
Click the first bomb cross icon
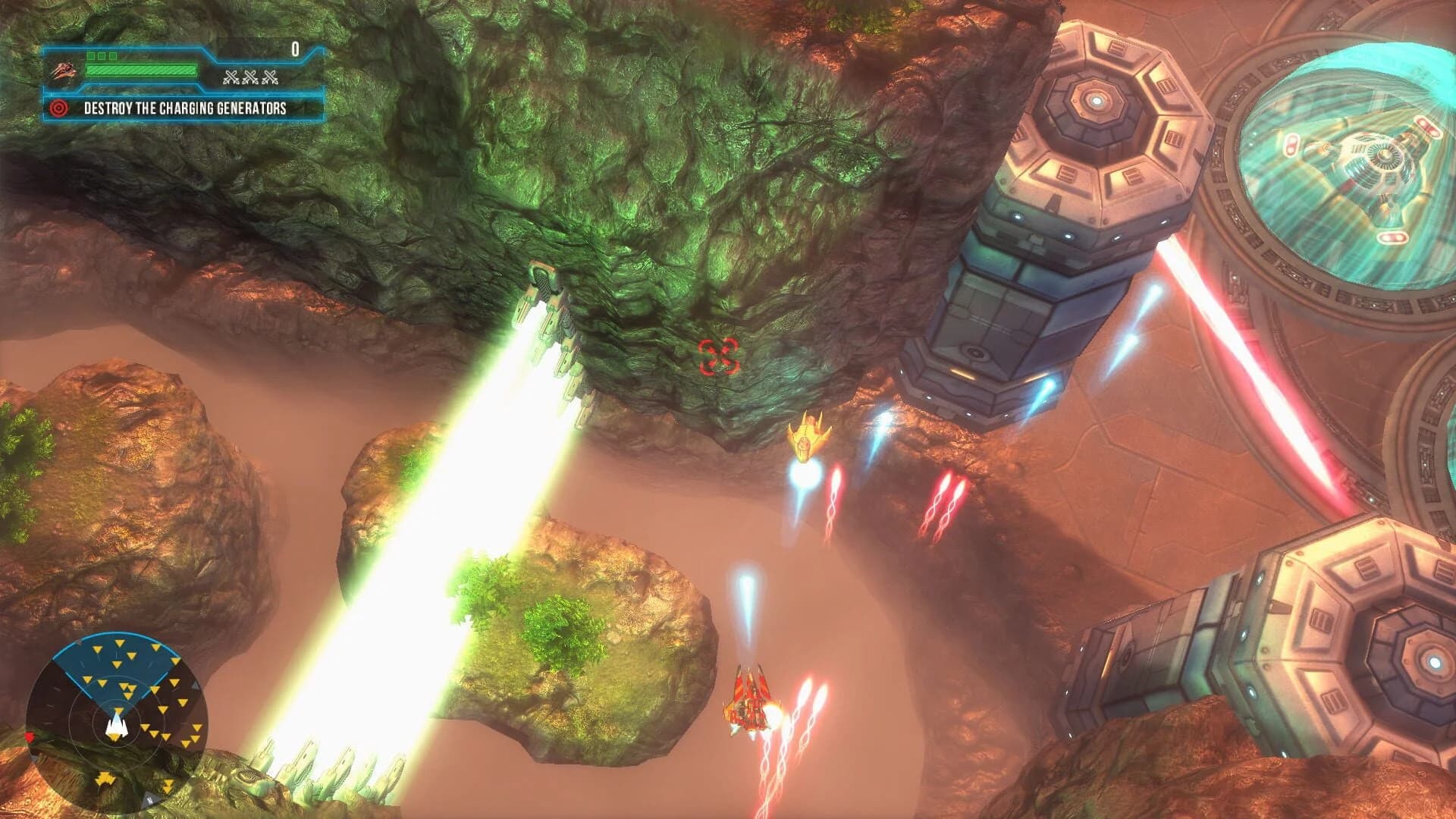[232, 77]
